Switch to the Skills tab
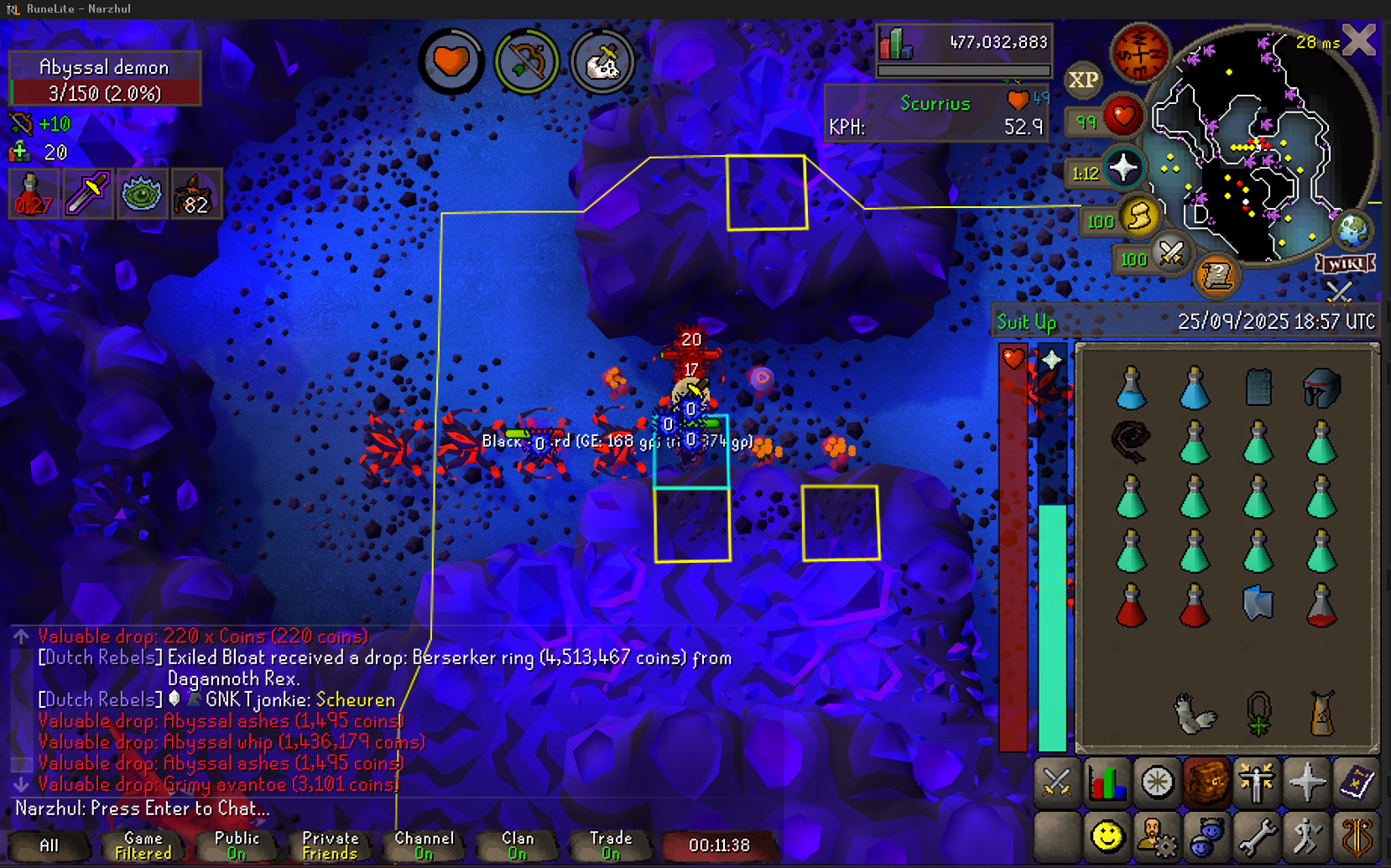 (x=1107, y=783)
